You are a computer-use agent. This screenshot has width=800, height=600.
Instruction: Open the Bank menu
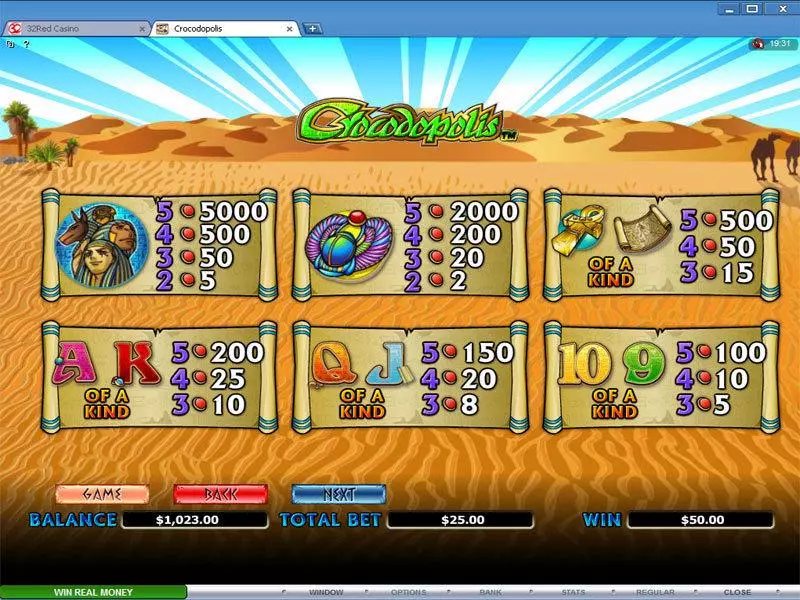489,592
